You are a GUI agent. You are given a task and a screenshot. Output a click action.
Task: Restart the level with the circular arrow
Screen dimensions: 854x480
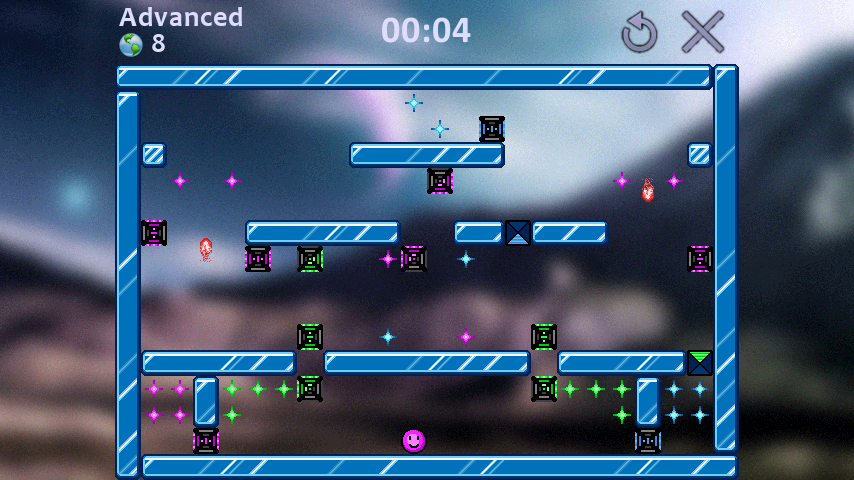[639, 32]
